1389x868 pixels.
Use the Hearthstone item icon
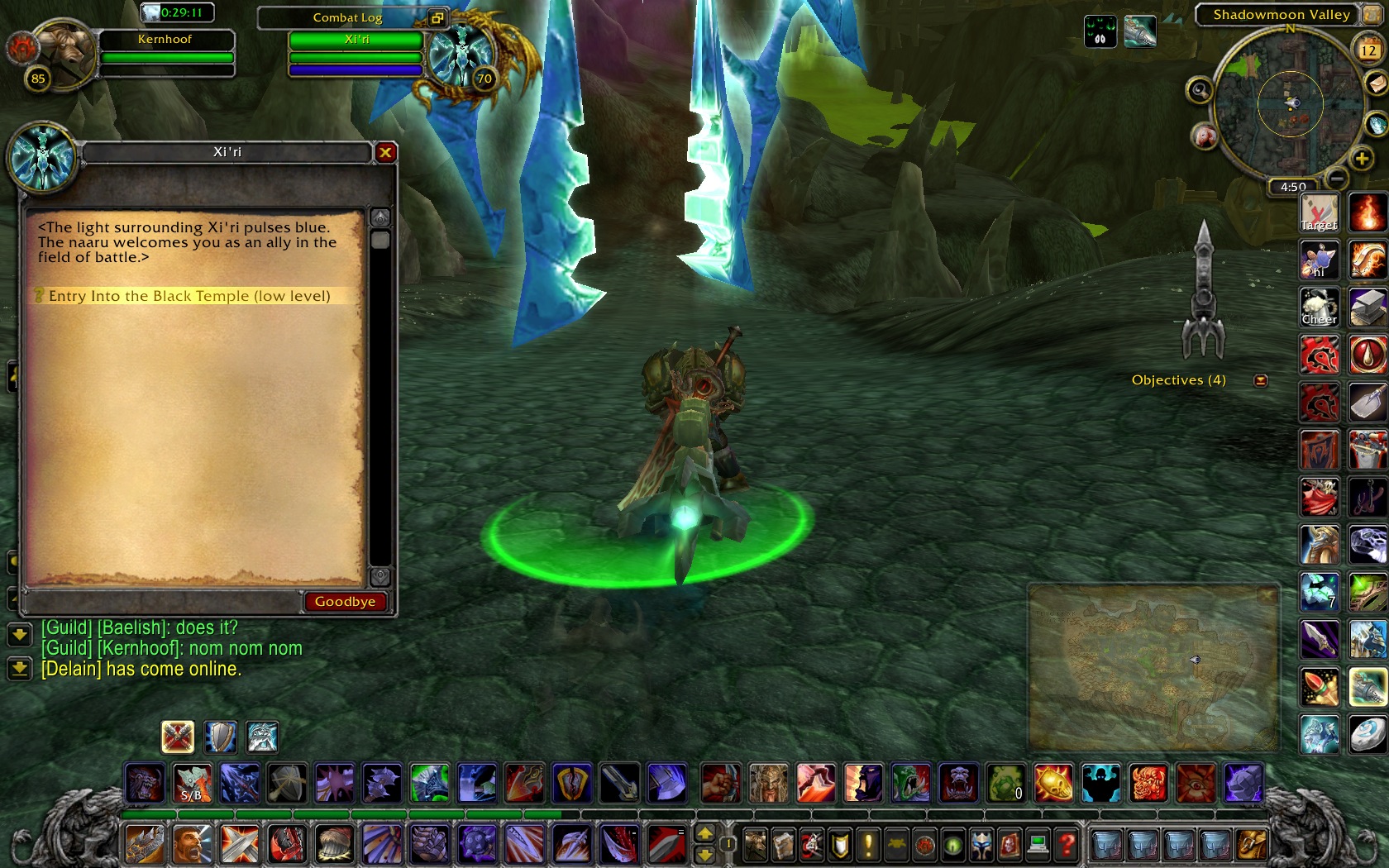pos(1368,733)
